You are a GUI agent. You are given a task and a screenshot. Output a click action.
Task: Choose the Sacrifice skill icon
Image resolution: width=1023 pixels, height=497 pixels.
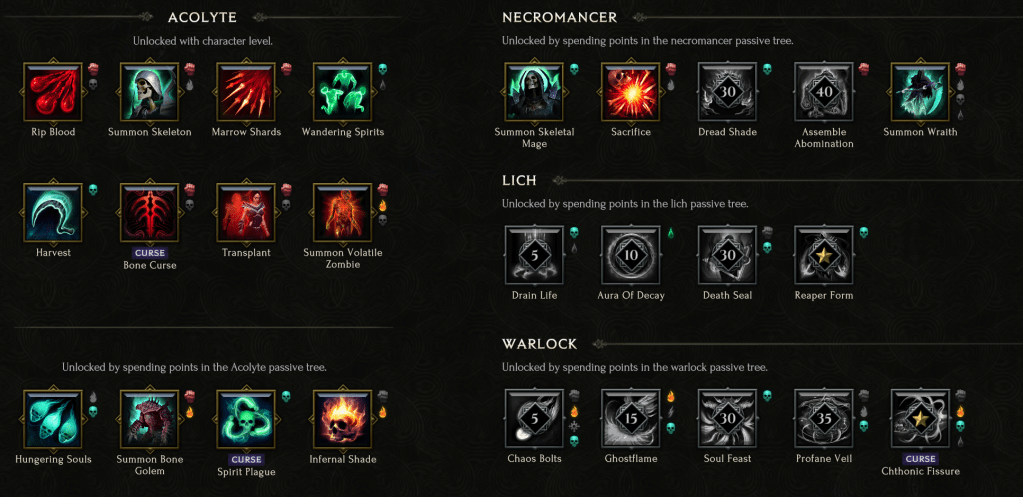tap(631, 92)
